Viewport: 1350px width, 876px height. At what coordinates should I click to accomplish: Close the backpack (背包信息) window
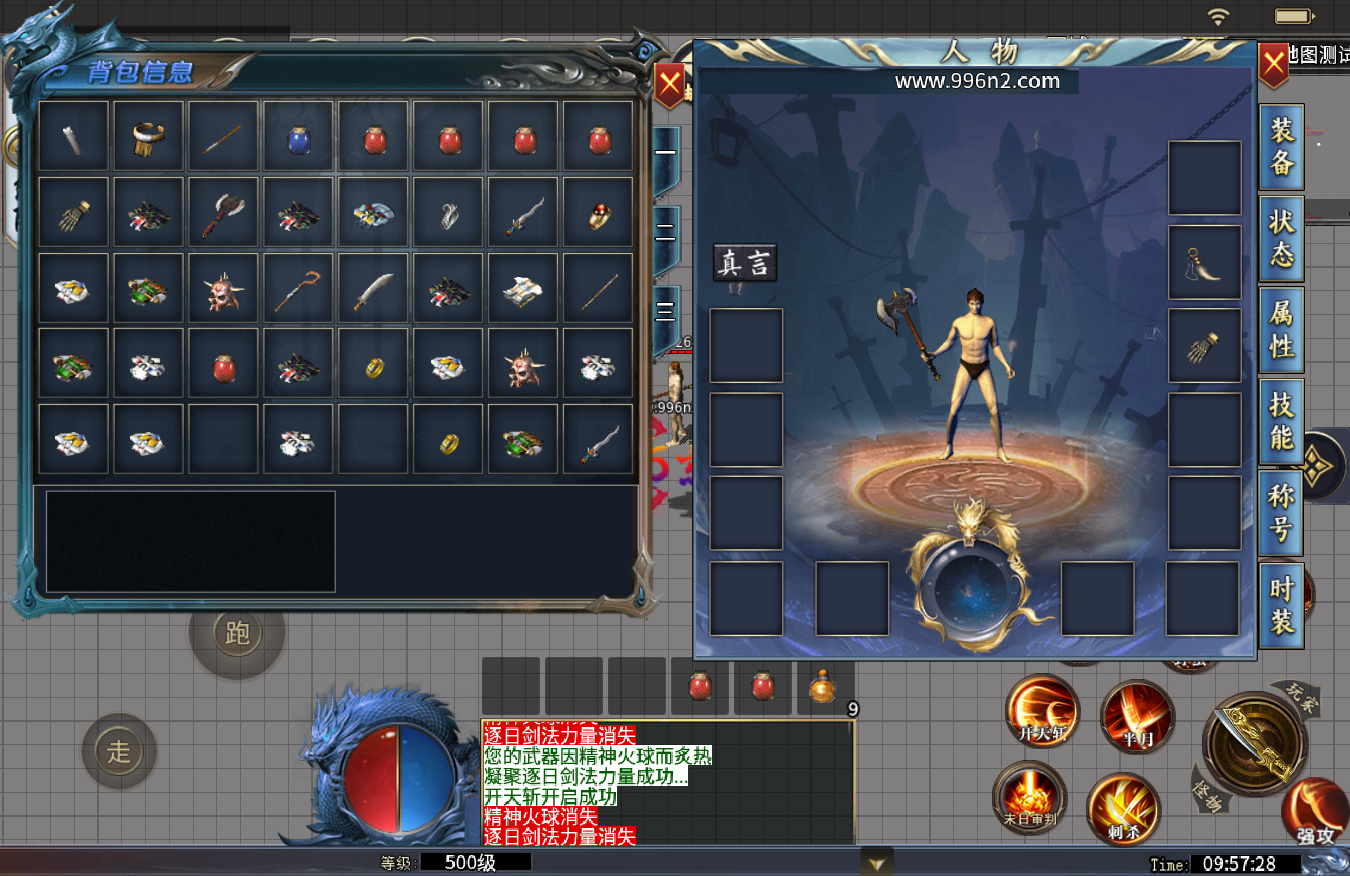[x=669, y=86]
